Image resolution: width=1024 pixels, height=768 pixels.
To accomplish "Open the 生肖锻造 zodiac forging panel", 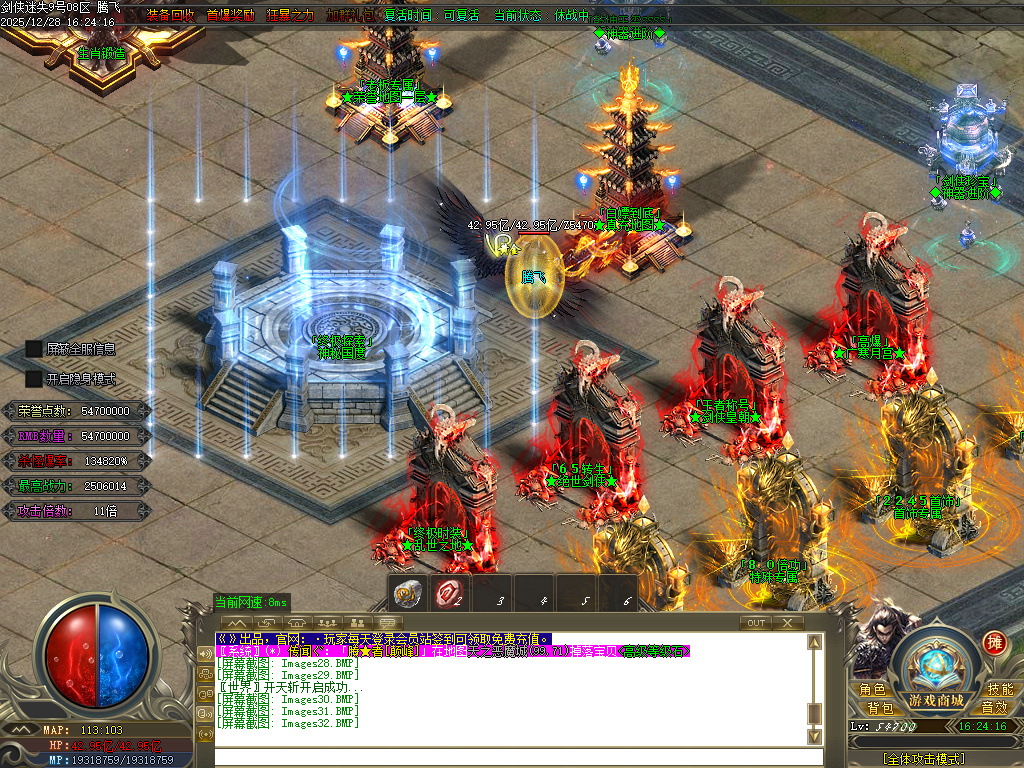I will [101, 54].
